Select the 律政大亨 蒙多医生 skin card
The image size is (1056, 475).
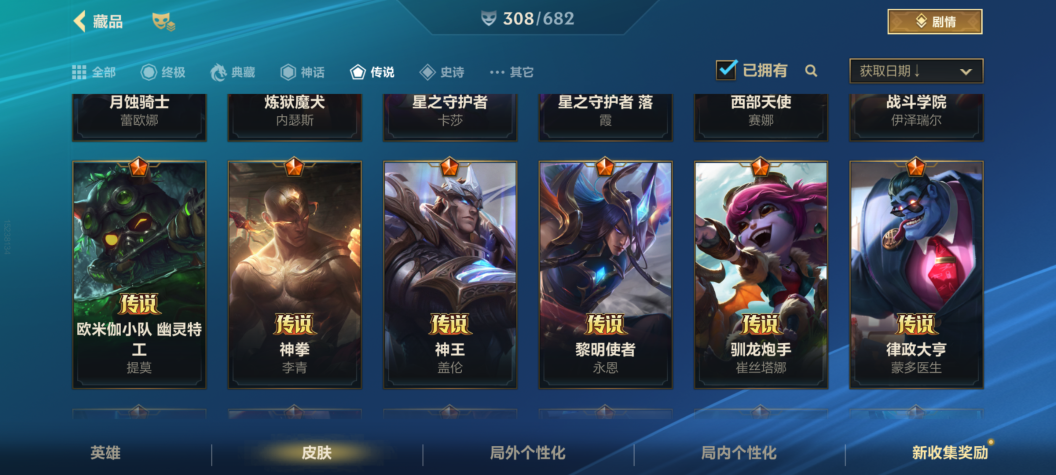pyautogui.click(x=916, y=275)
